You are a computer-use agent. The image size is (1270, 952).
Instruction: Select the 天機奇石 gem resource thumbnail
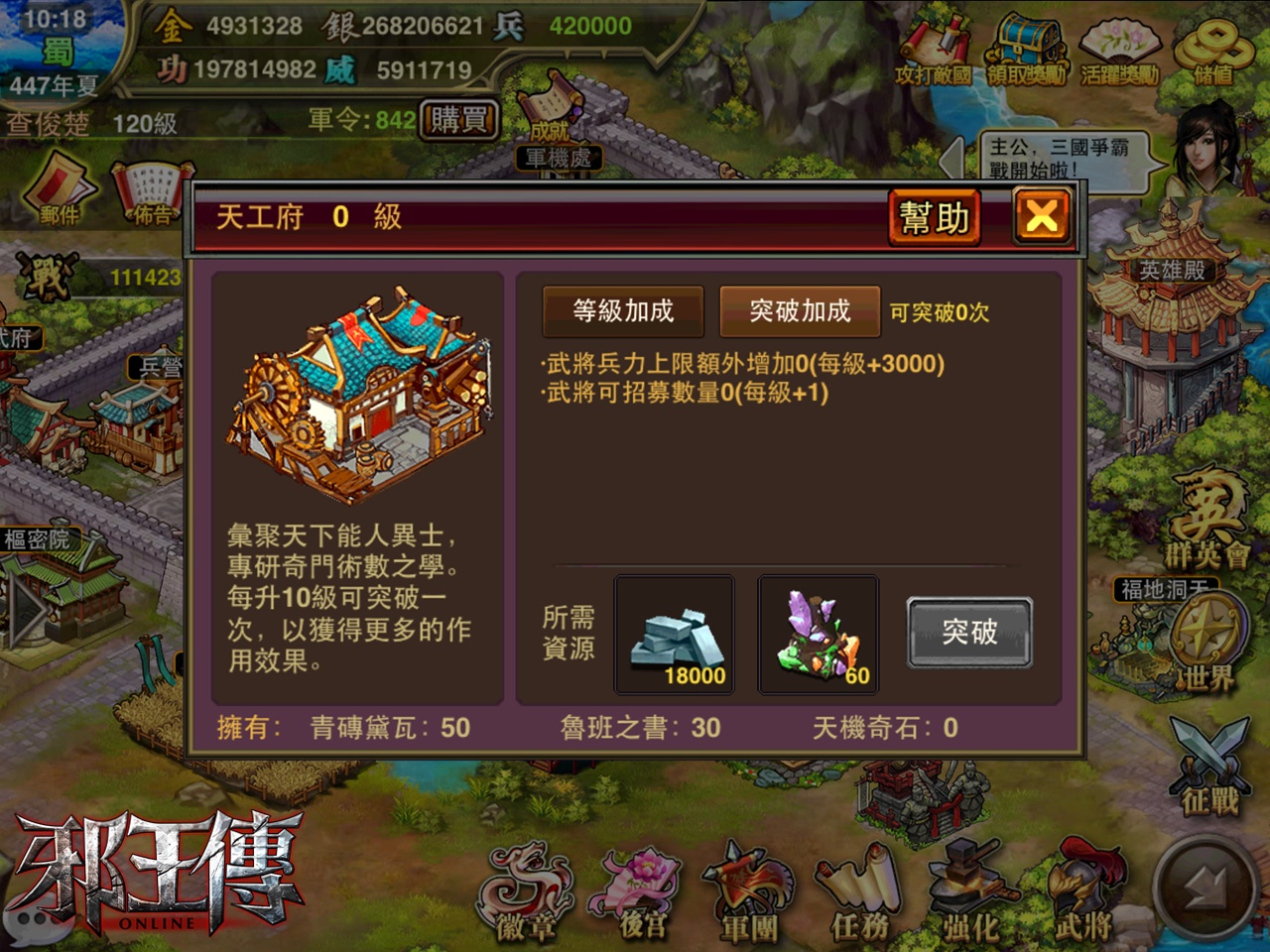[817, 635]
